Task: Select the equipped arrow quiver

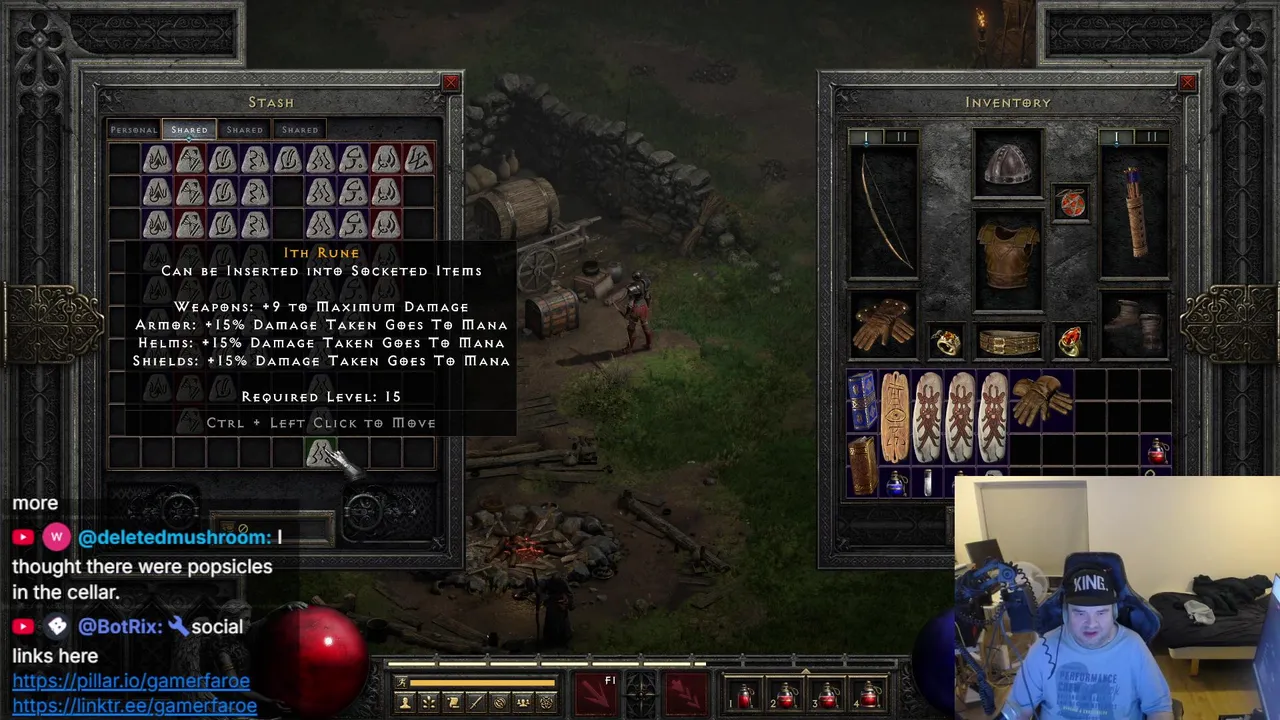Action: (1135, 212)
